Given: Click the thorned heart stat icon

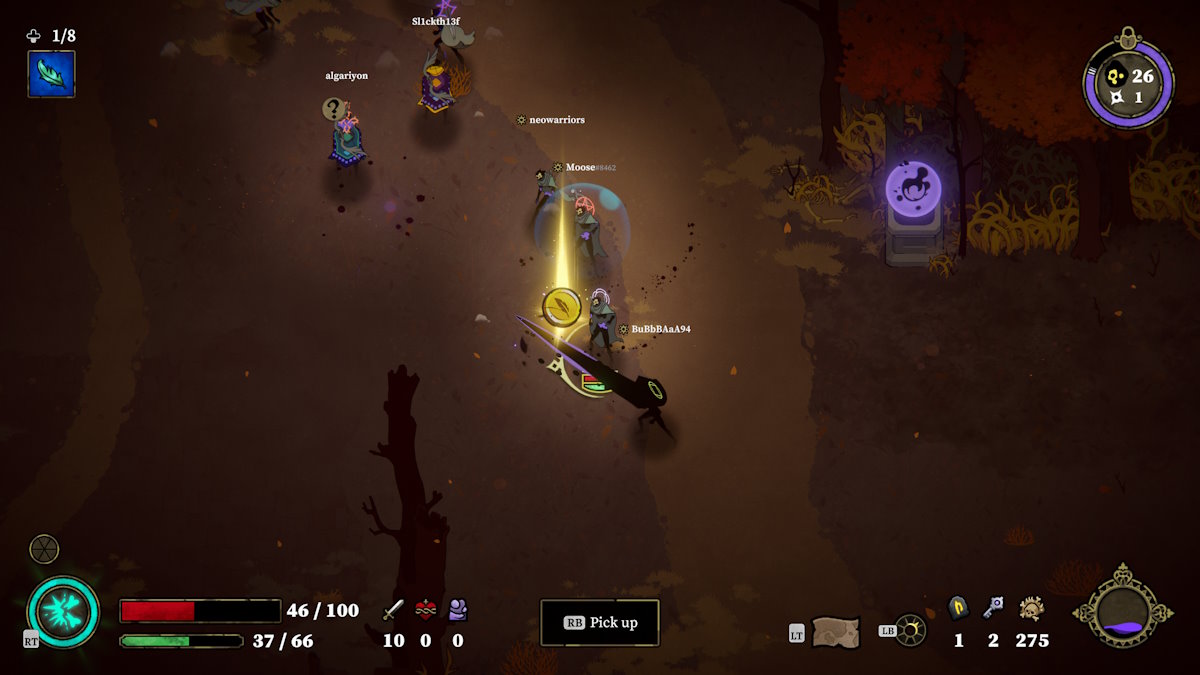Looking at the screenshot, I should (x=426, y=609).
